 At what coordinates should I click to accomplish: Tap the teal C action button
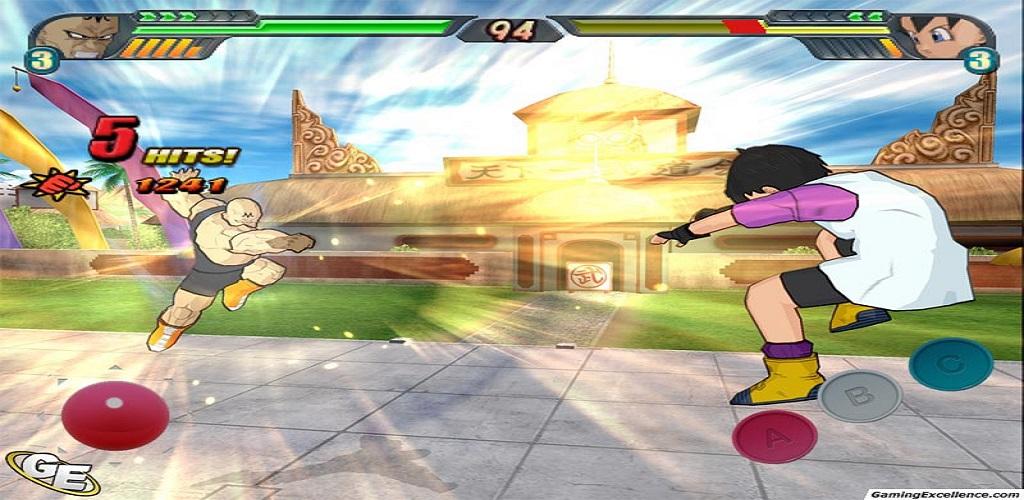(x=950, y=364)
